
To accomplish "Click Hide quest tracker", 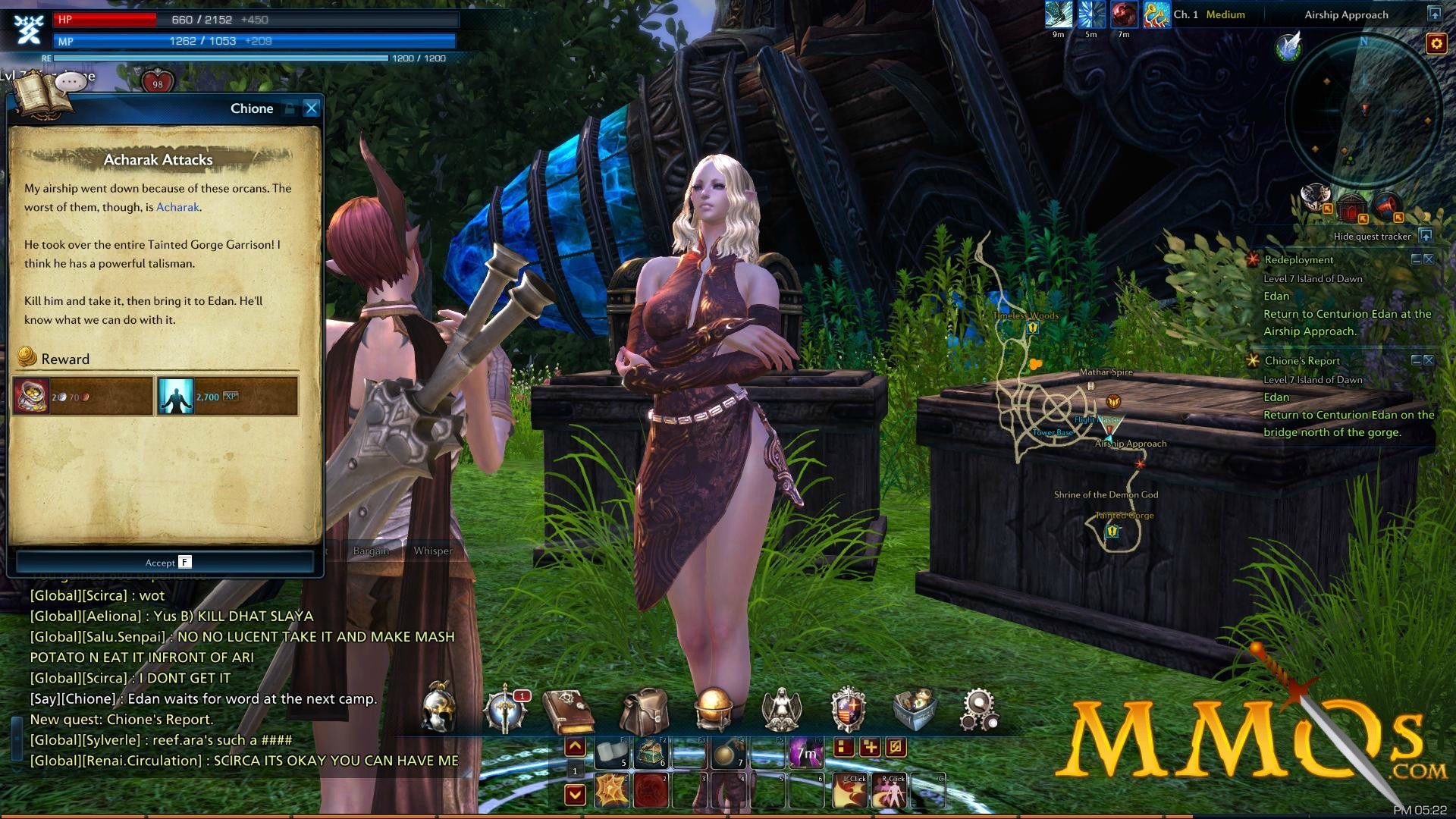I will pyautogui.click(x=1373, y=236).
